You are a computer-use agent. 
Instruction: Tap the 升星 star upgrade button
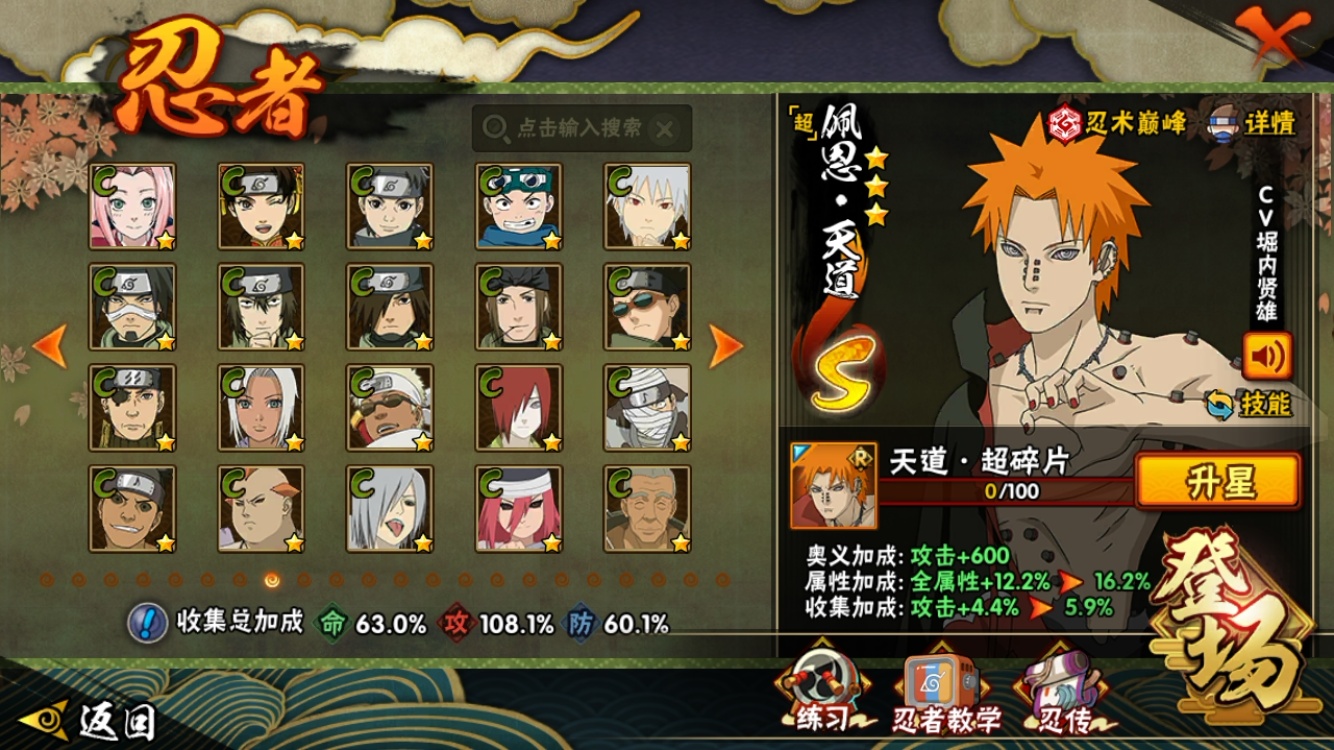tap(1218, 482)
